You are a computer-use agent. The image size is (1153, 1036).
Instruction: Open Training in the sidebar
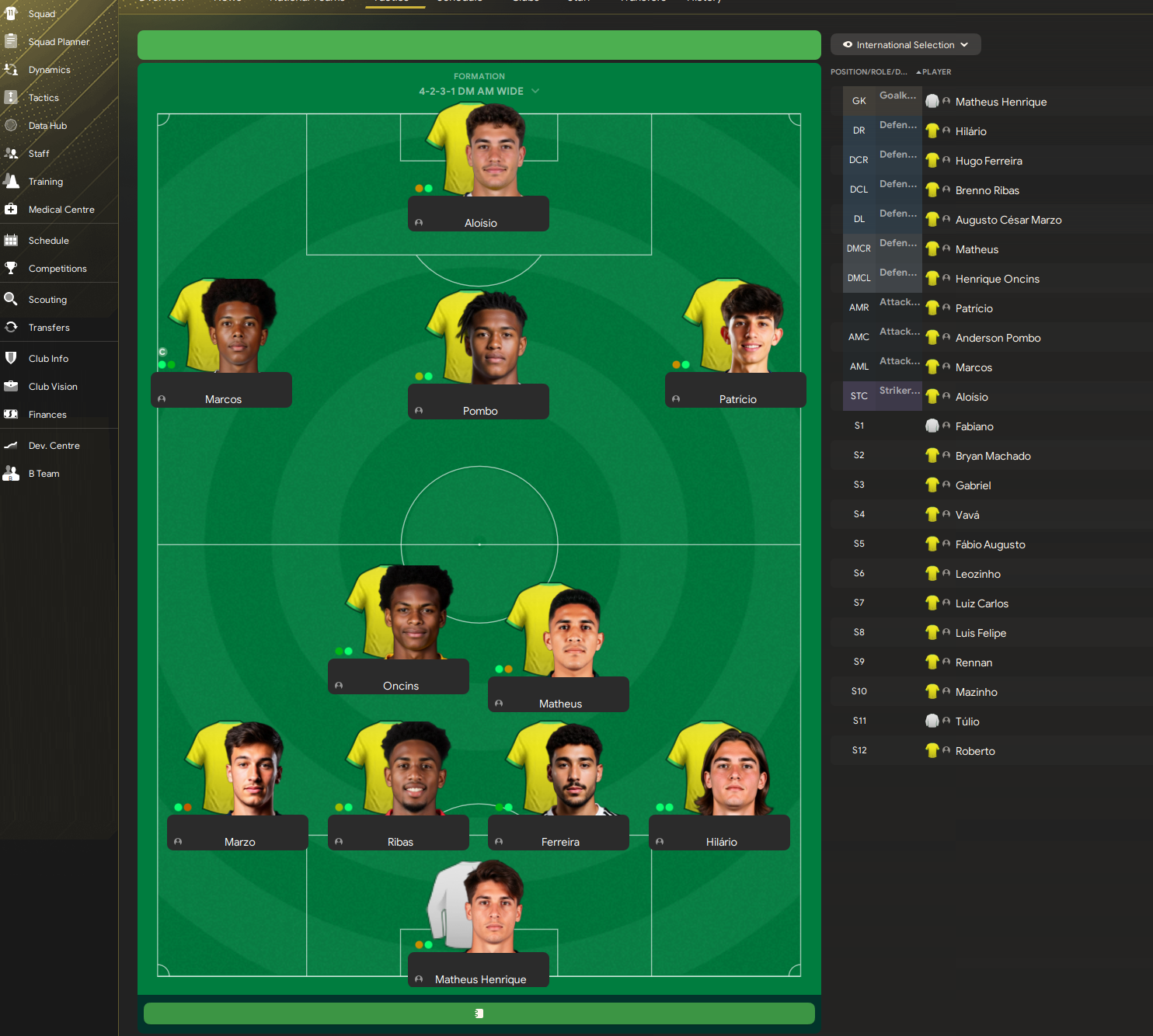(x=46, y=182)
